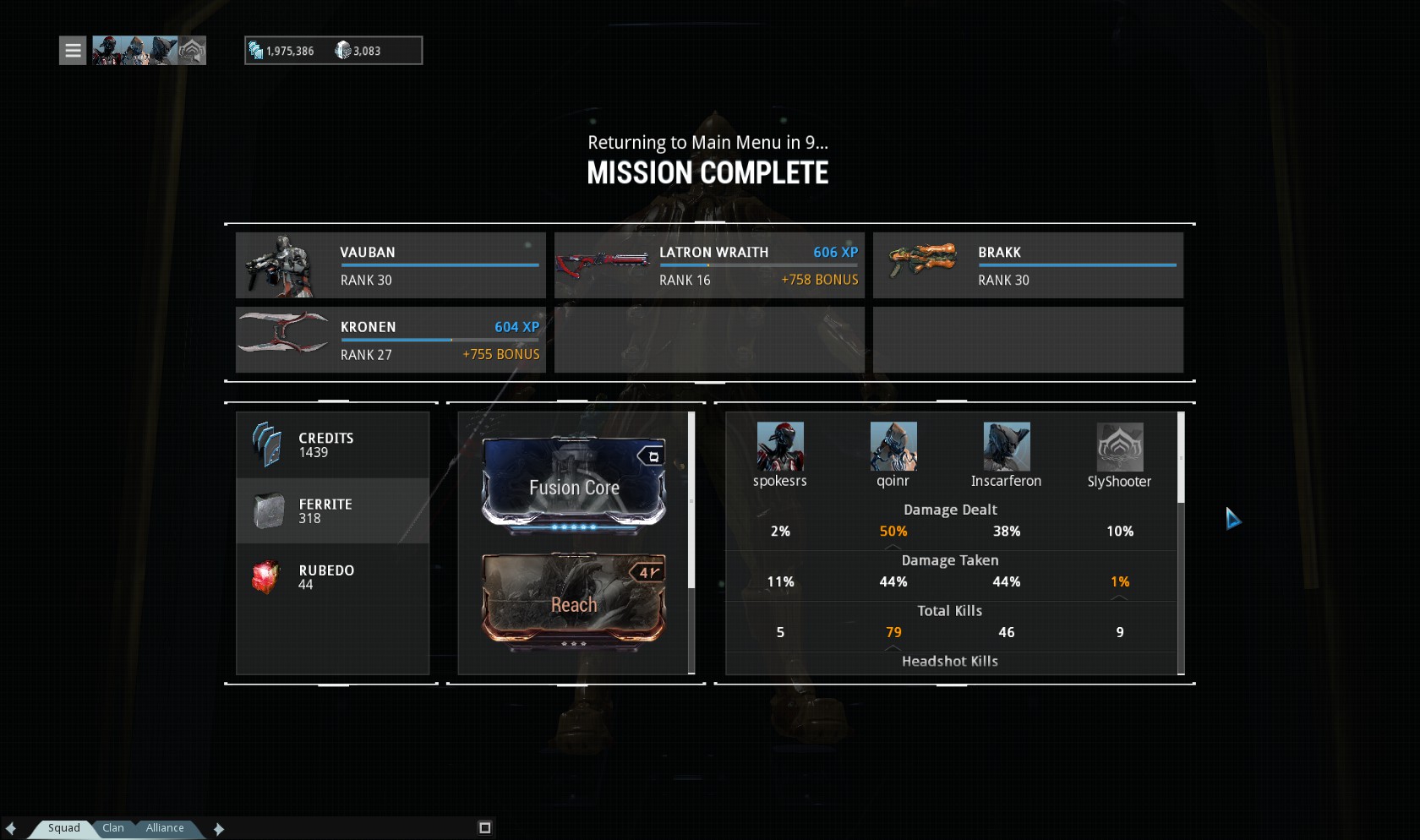Click the Vauban warframe panel
The width and height of the screenshot is (1420, 840).
click(390, 265)
